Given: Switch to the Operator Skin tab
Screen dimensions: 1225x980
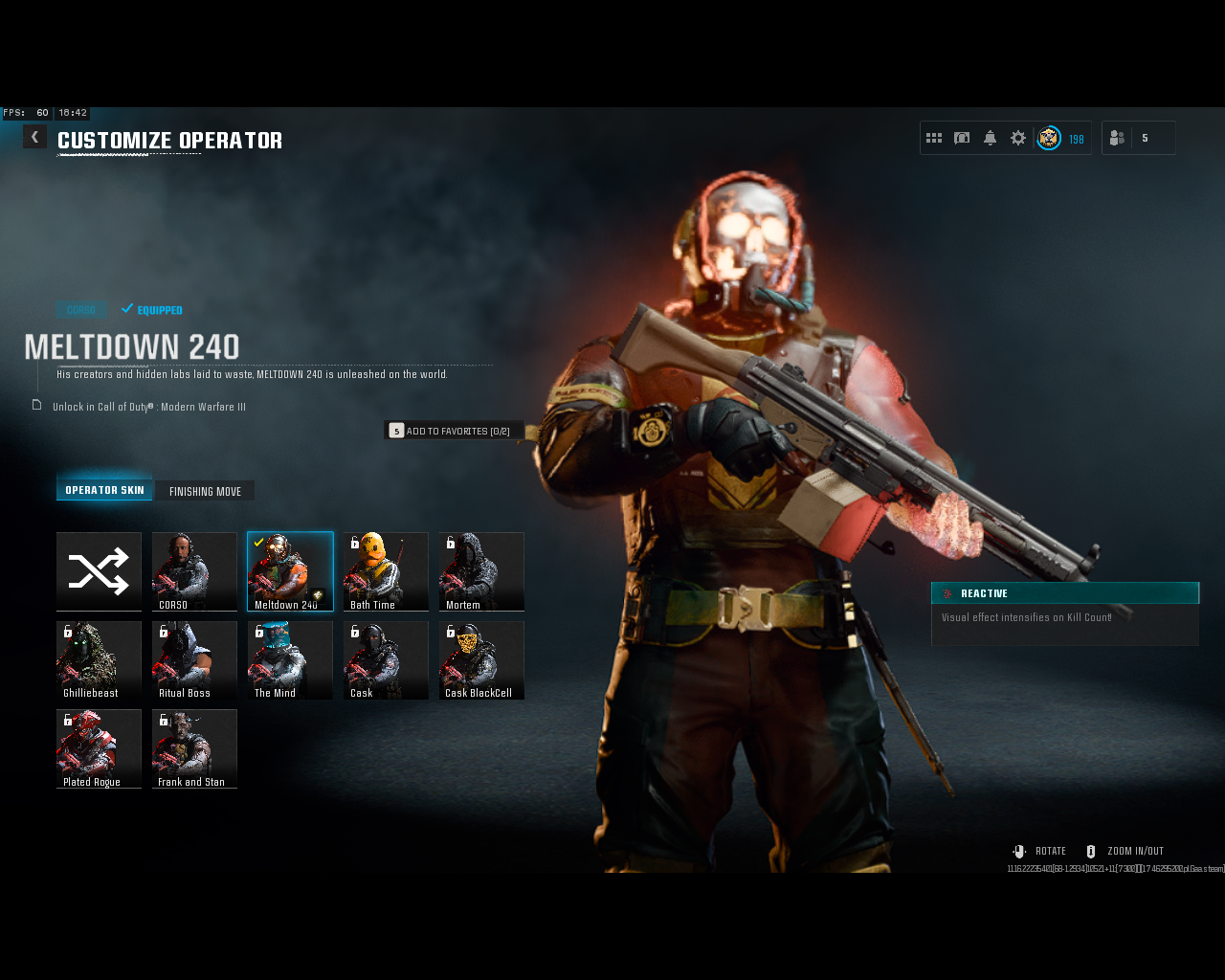Looking at the screenshot, I should tap(104, 488).
